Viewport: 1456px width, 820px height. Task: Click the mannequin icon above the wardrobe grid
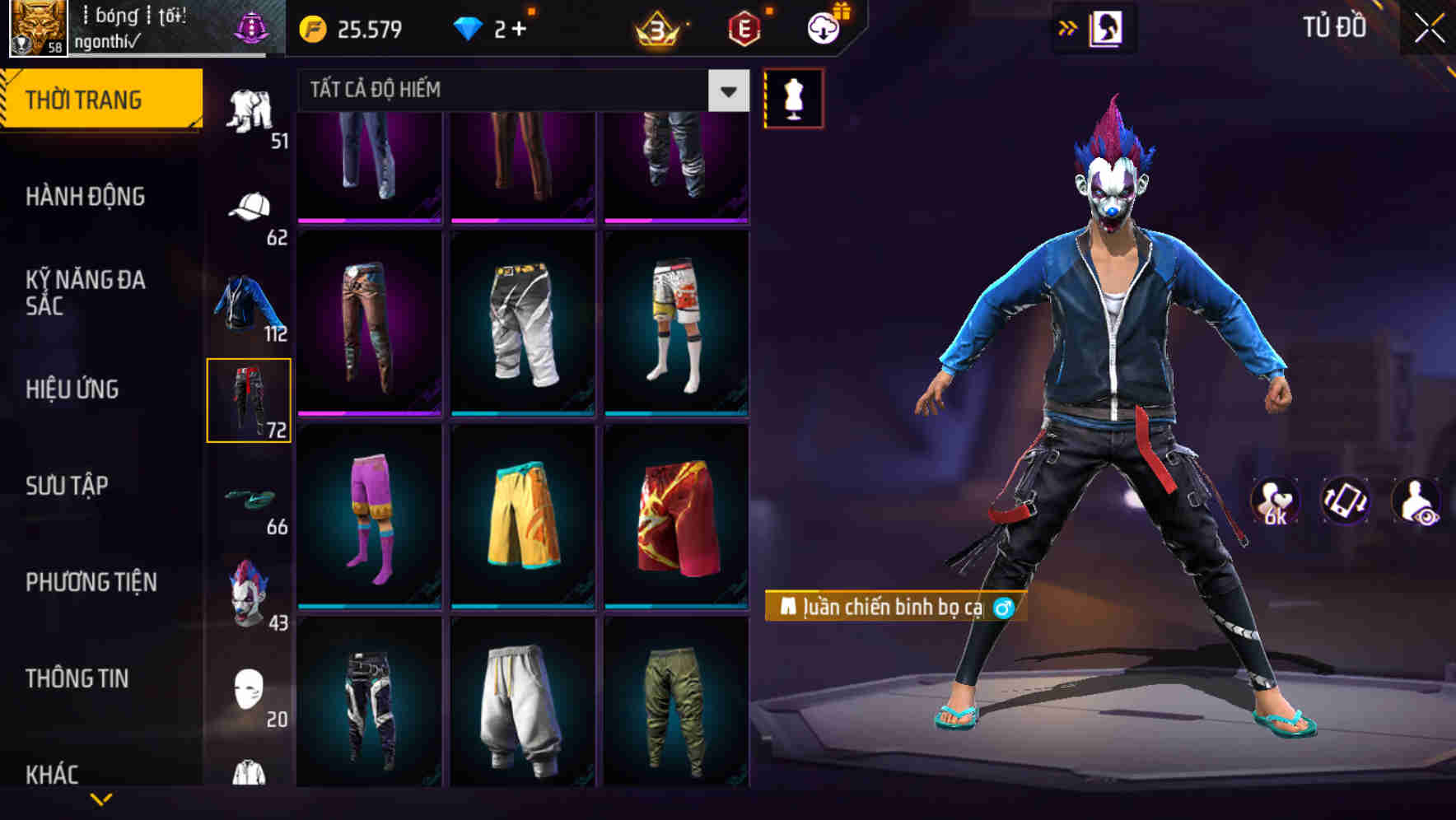794,96
